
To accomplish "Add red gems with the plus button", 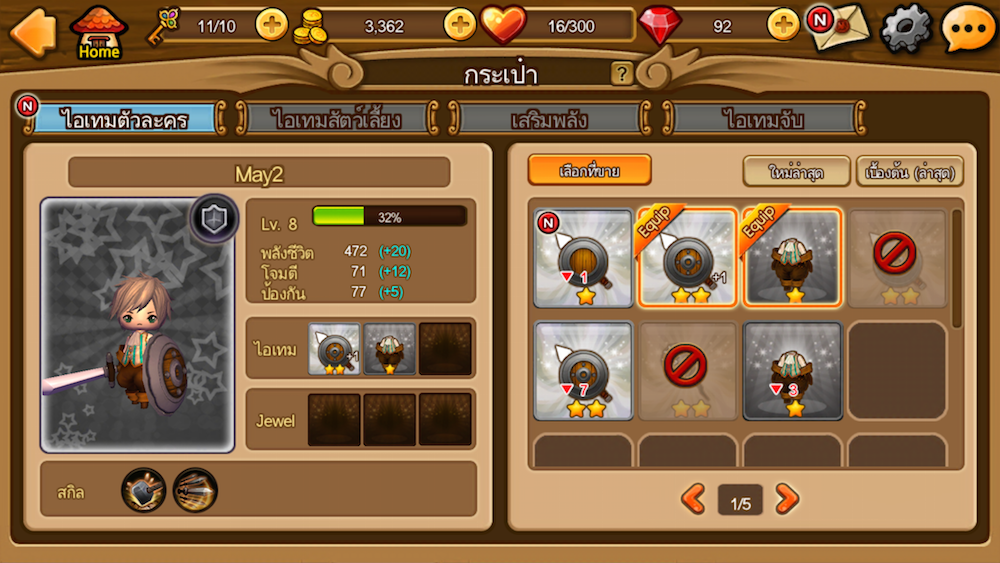I will (x=783, y=24).
